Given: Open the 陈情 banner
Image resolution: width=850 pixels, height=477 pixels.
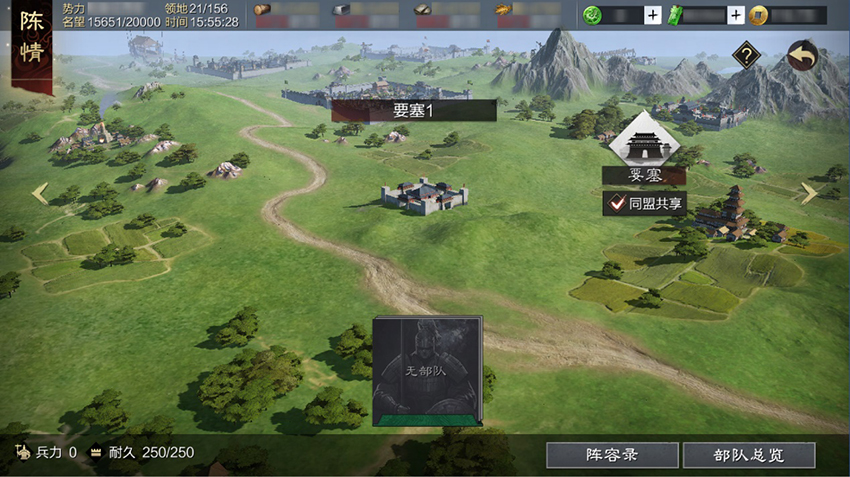Looking at the screenshot, I should (31, 42).
